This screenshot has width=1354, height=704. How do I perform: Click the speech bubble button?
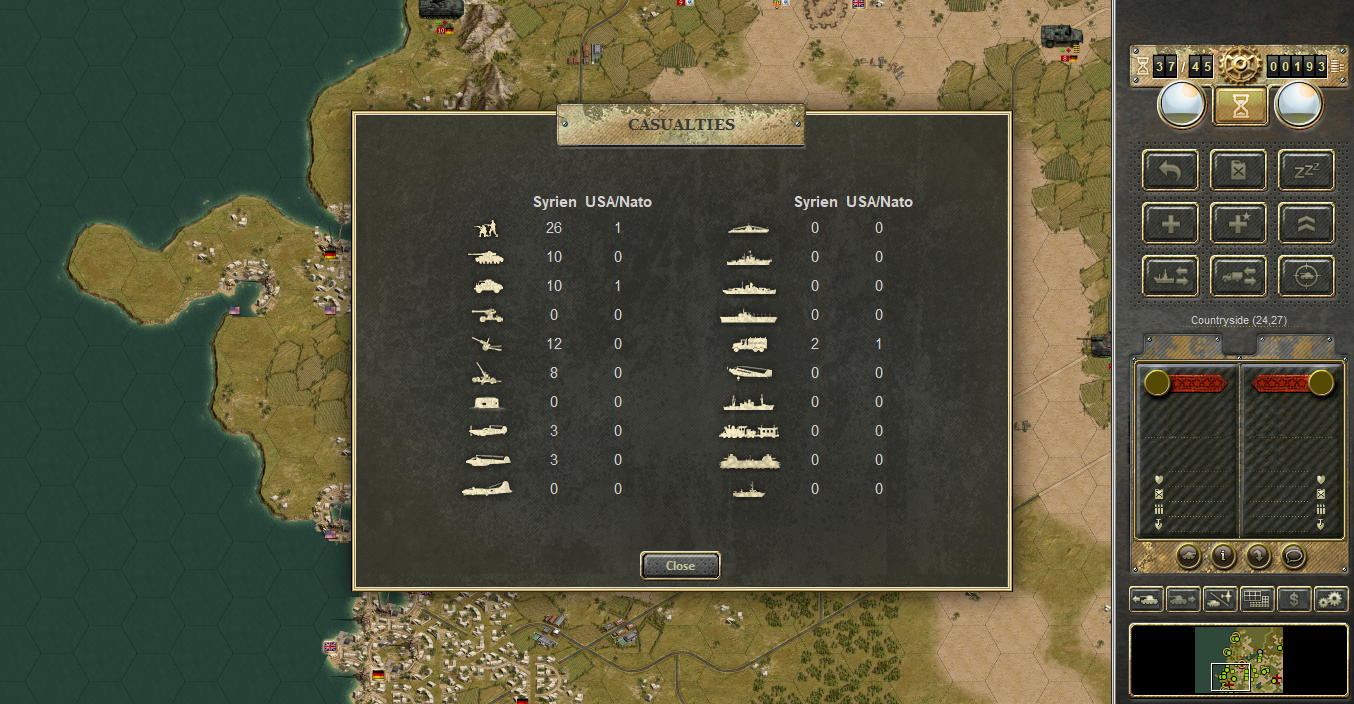tap(1293, 555)
